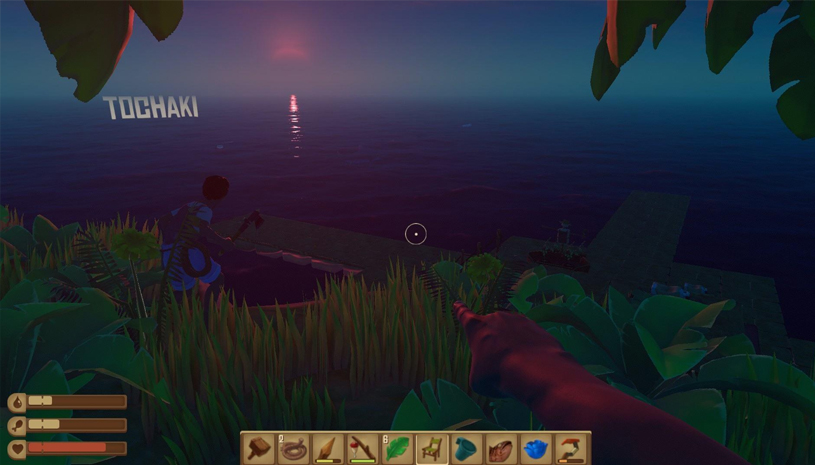Pick the blue flower item
This screenshot has height=465, width=815.
point(536,448)
